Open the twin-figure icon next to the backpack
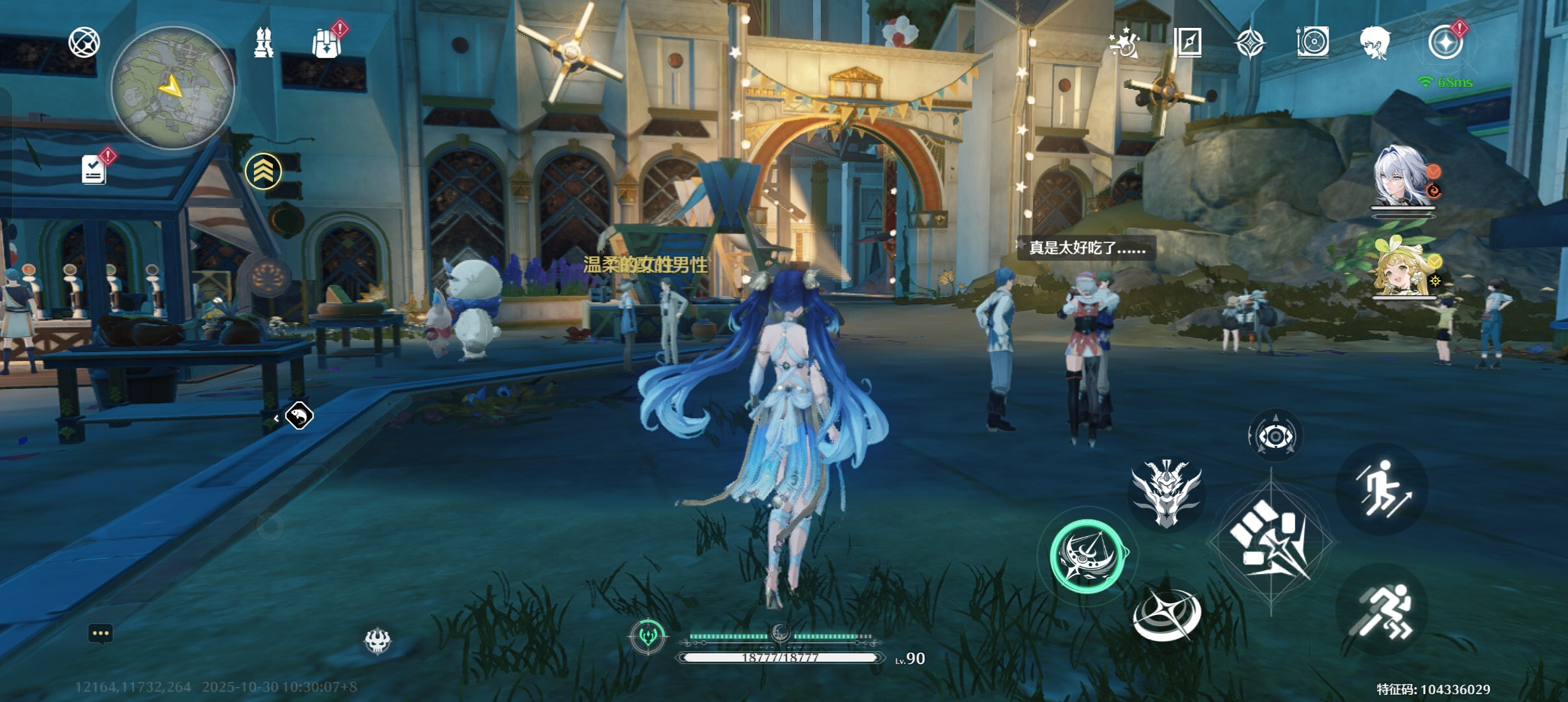This screenshot has width=1568, height=702. (263, 43)
